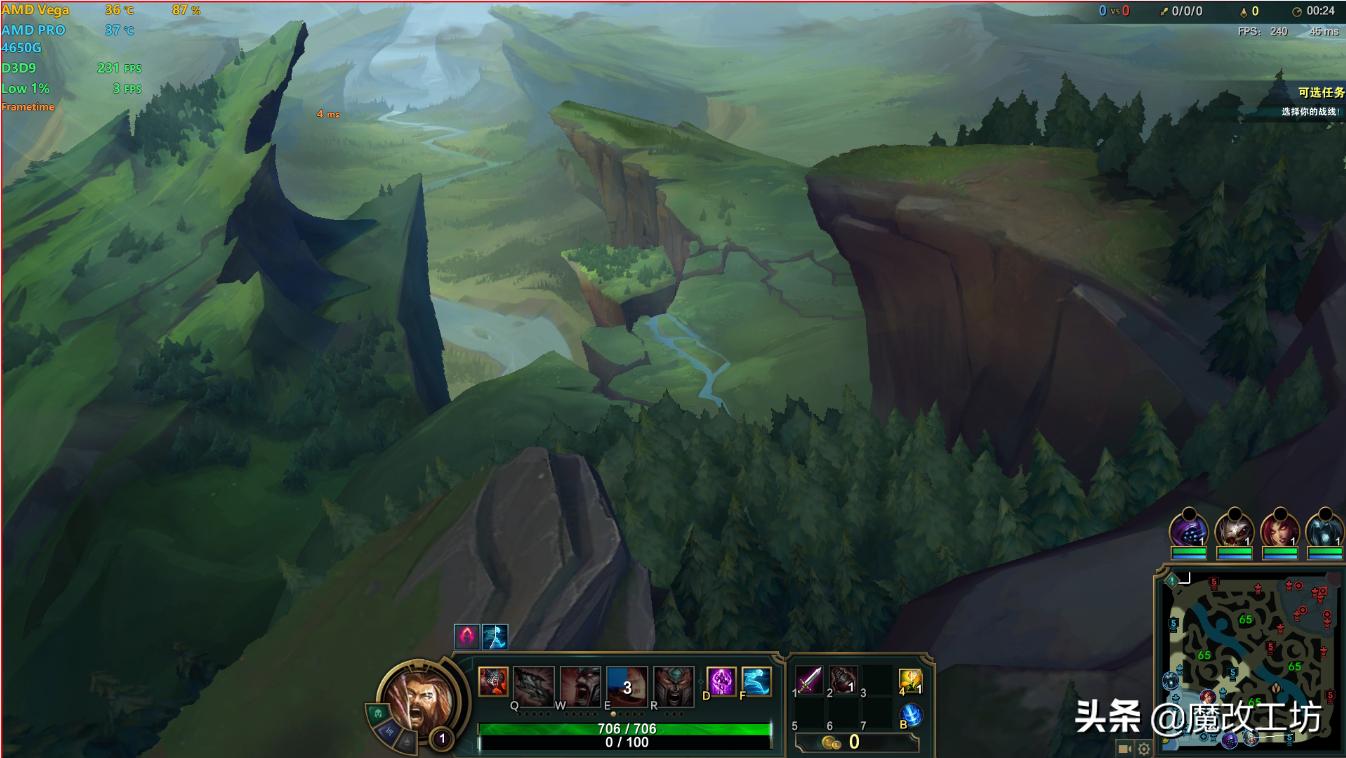1346x758 pixels.
Task: Activate the Q ability icon
Action: click(533, 686)
